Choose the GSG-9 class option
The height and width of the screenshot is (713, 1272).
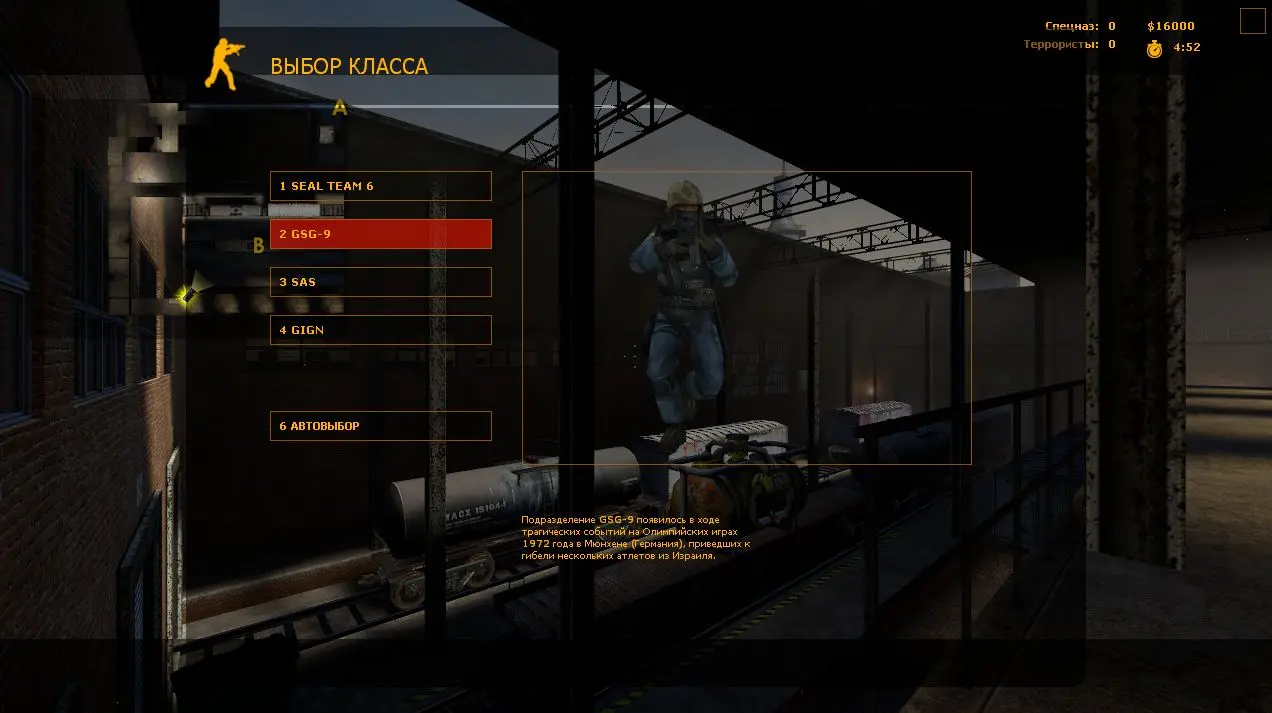pos(380,234)
